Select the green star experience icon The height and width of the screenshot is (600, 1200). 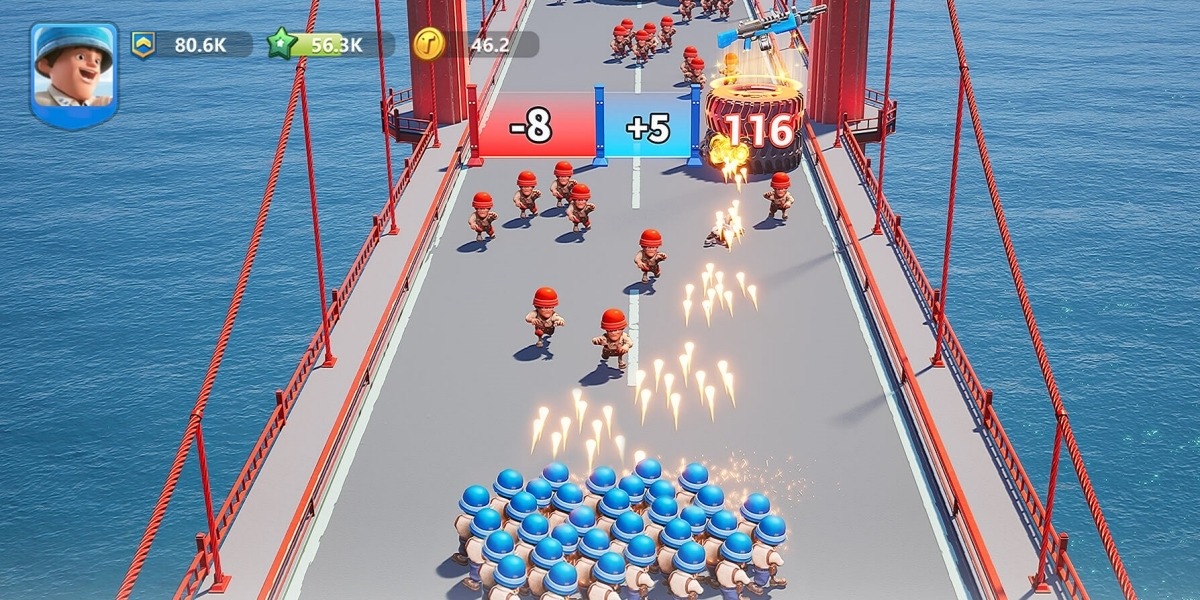281,44
